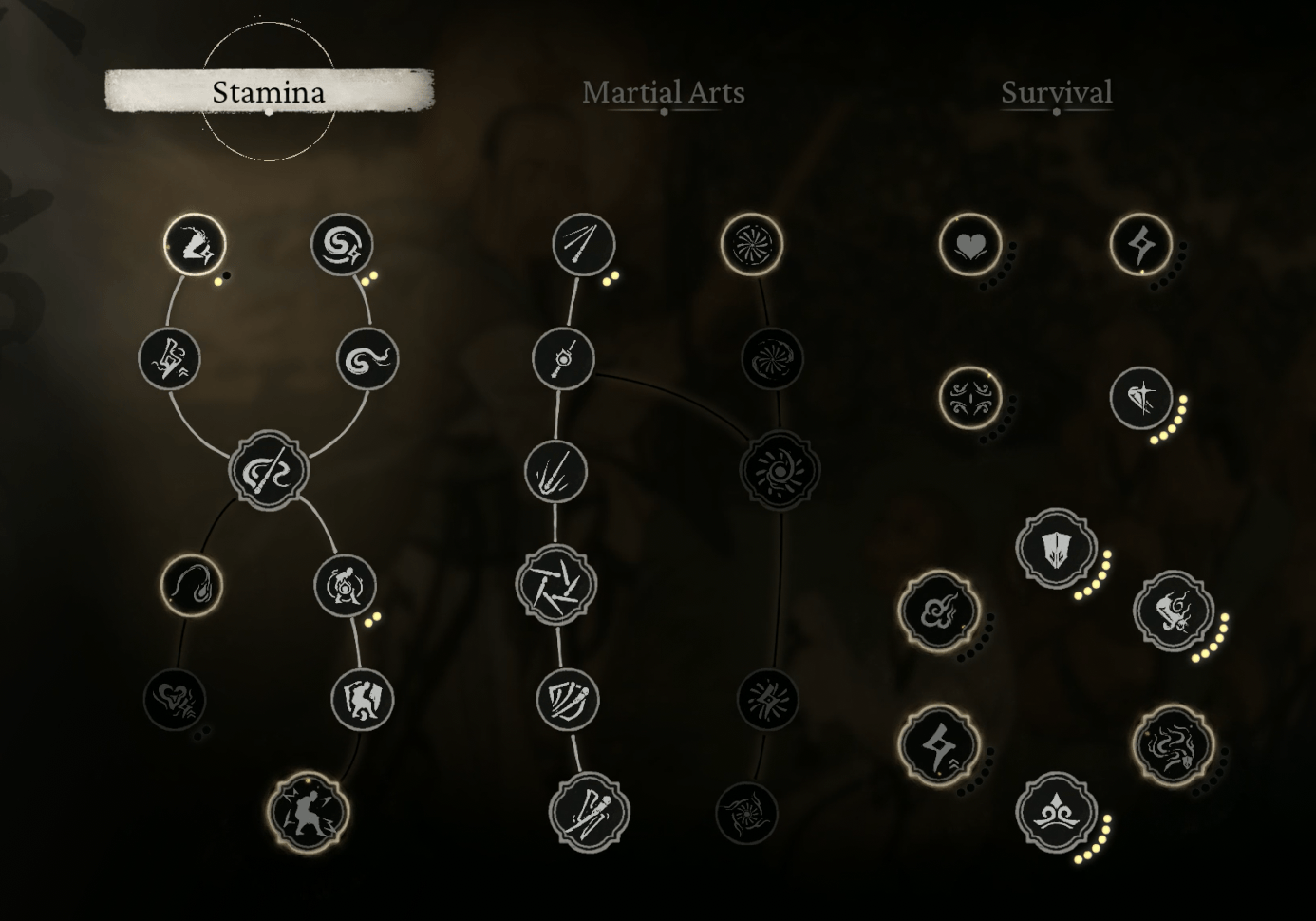Select the cloud swirl Survival node
This screenshot has width=1316, height=921.
pyautogui.click(x=937, y=611)
